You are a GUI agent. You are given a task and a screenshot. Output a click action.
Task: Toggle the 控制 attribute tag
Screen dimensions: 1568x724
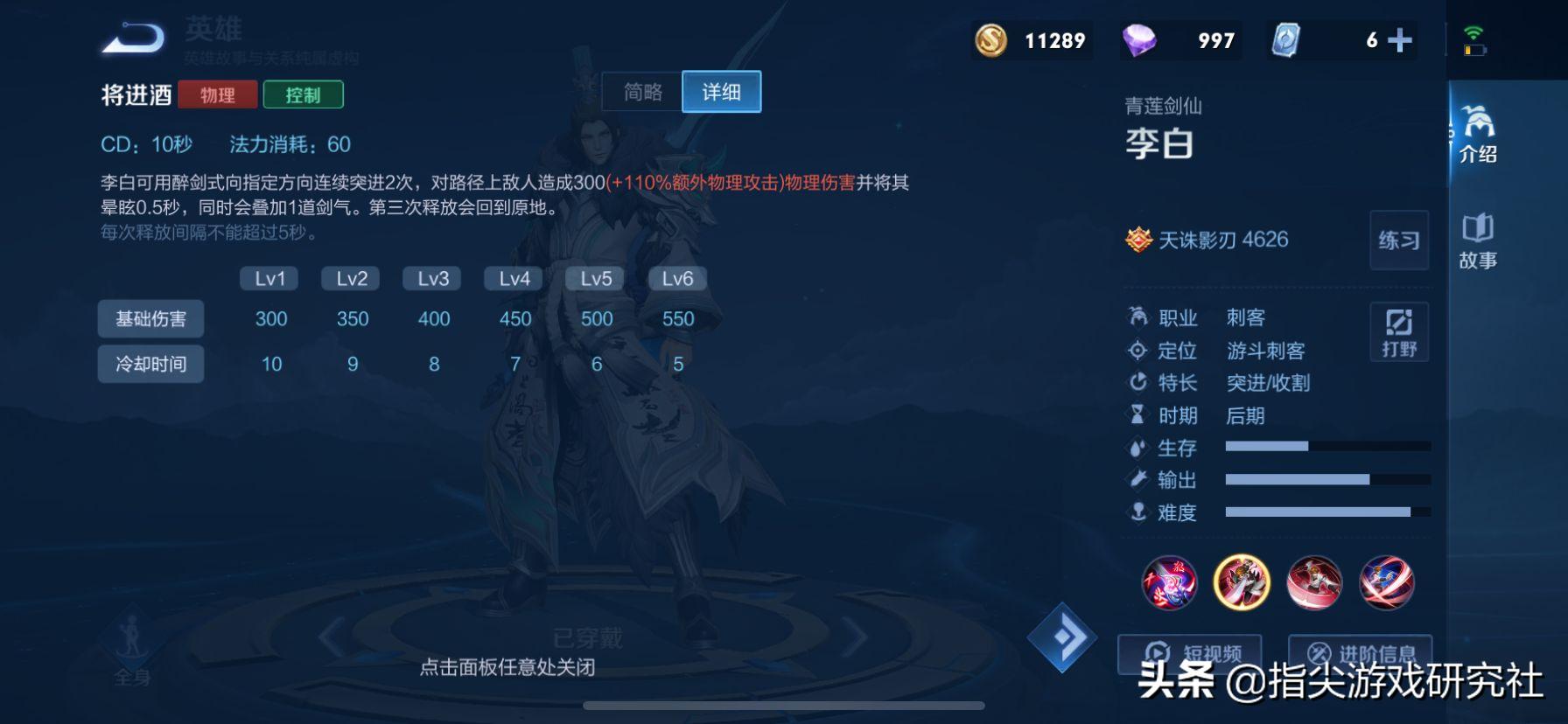[305, 94]
